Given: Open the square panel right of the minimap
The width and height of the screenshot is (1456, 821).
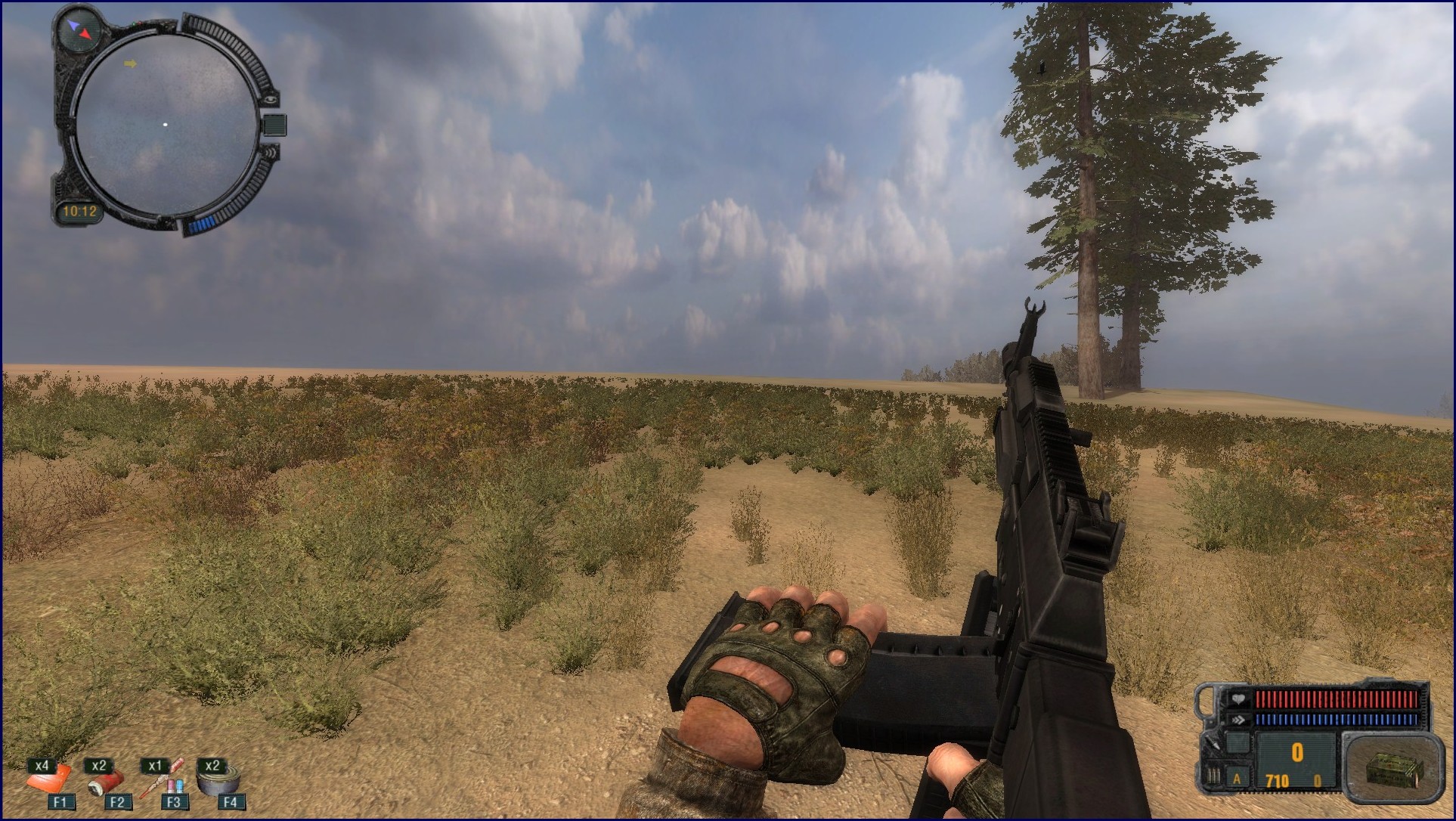Looking at the screenshot, I should point(275,125).
